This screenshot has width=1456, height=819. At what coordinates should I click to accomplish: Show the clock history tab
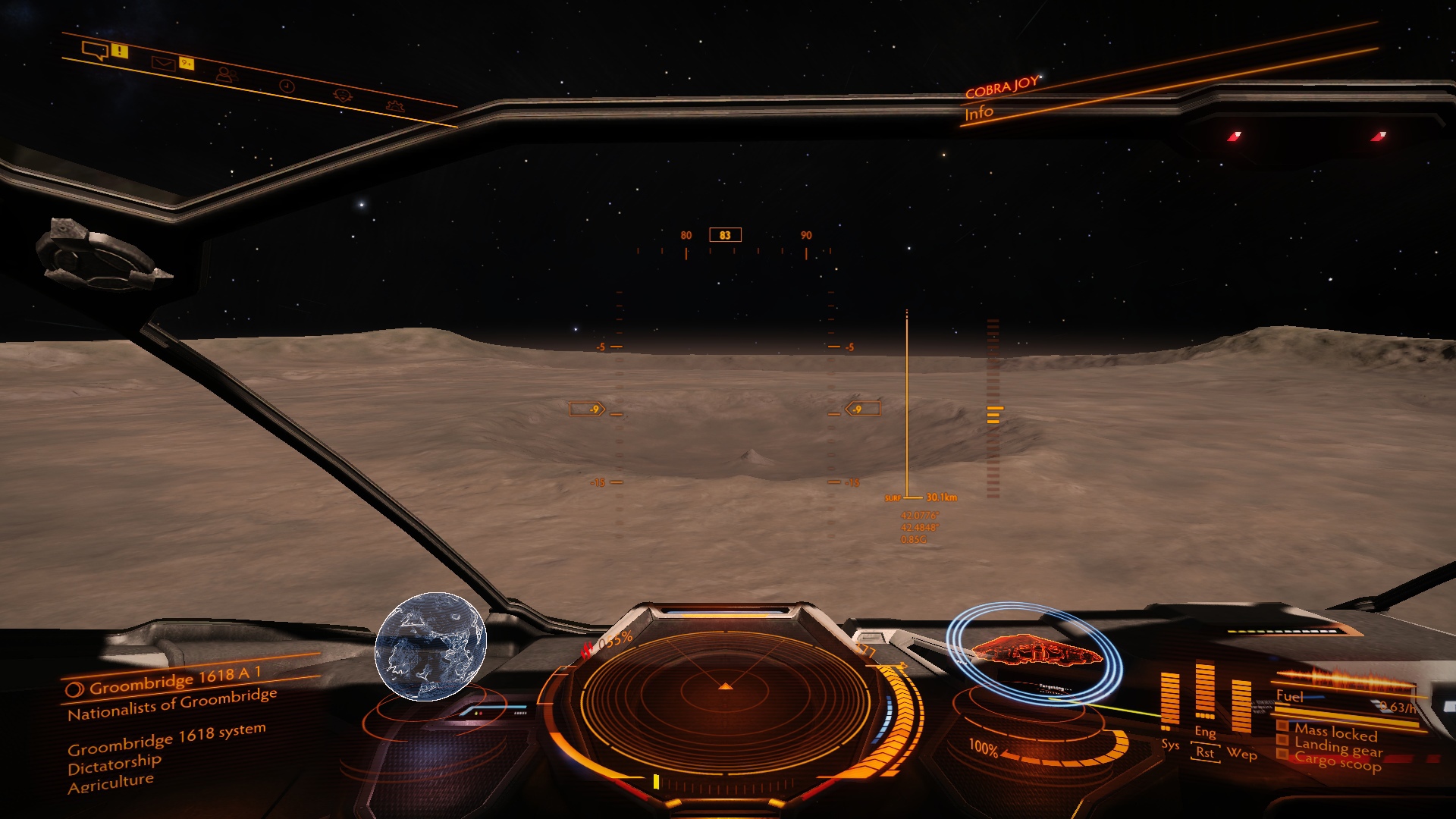click(287, 86)
